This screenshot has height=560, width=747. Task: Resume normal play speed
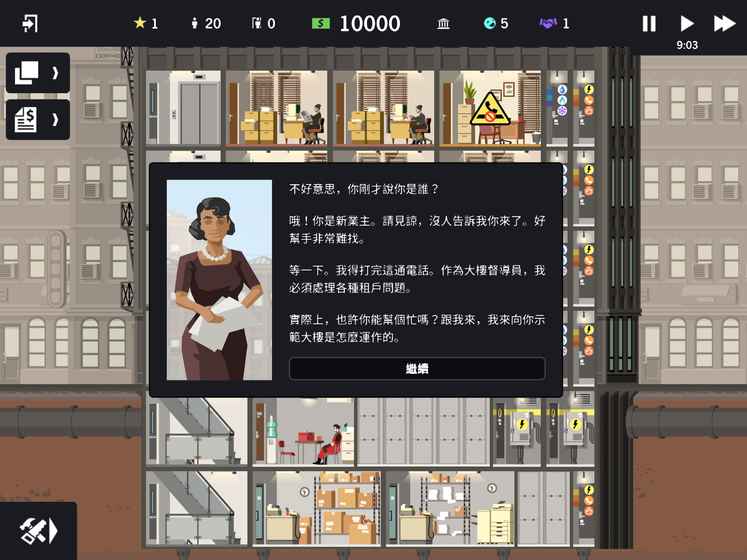[x=687, y=23]
